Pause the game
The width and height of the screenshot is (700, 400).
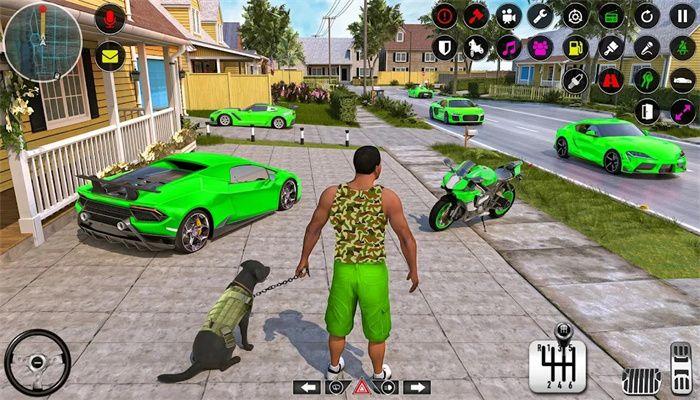[683, 16]
